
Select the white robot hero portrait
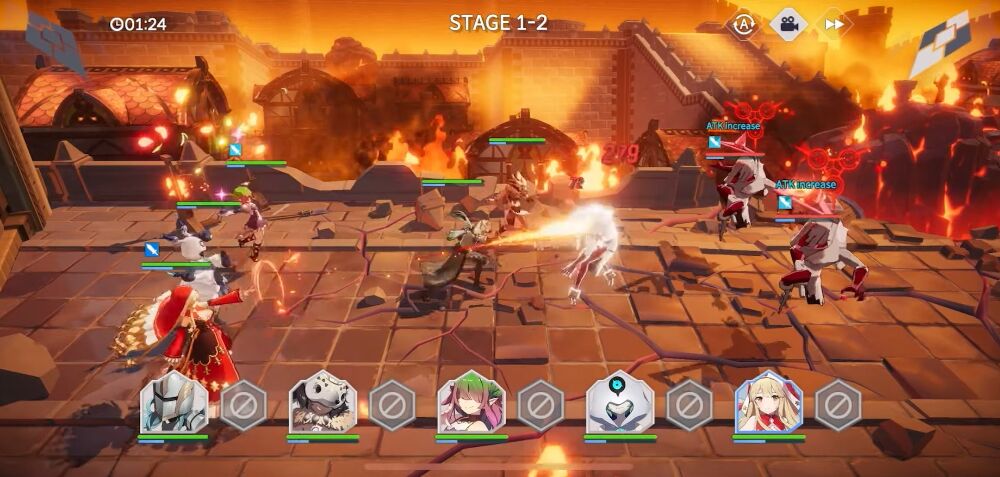click(620, 403)
